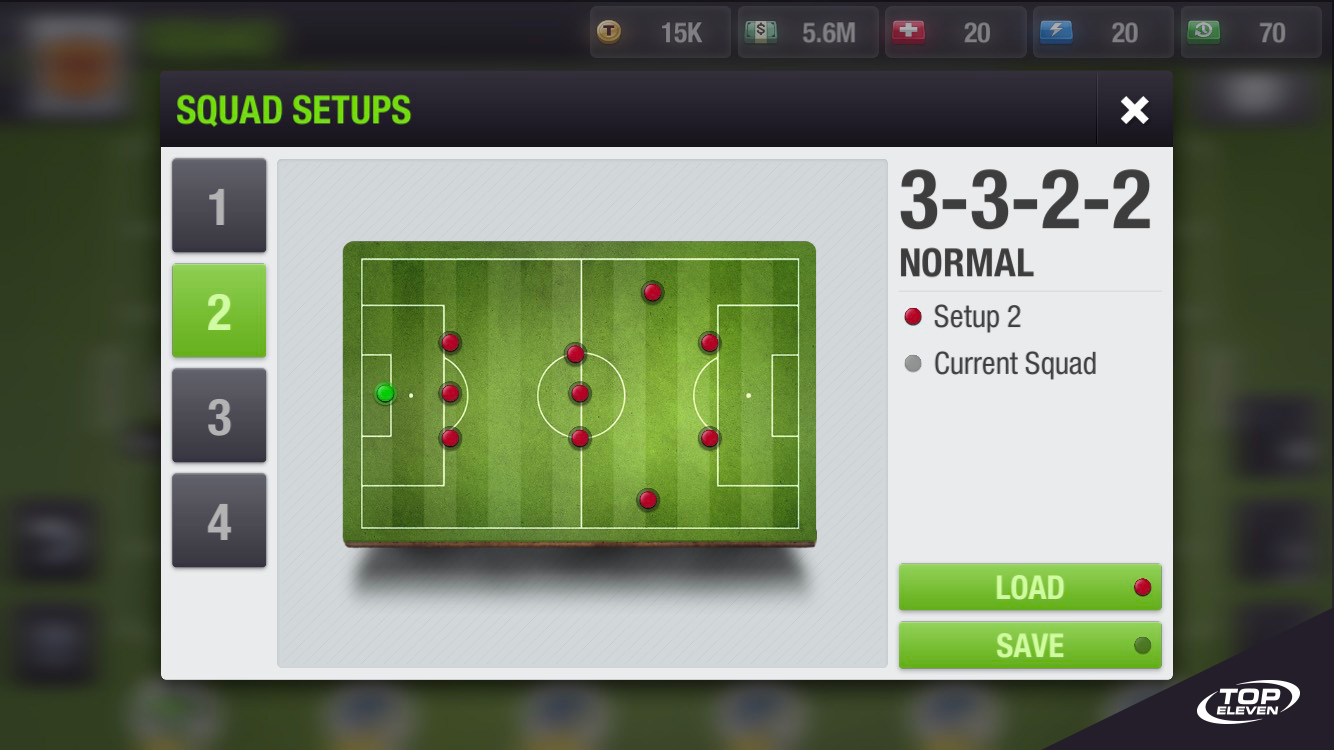
Task: Switch to squad setup slot 3
Action: click(219, 415)
